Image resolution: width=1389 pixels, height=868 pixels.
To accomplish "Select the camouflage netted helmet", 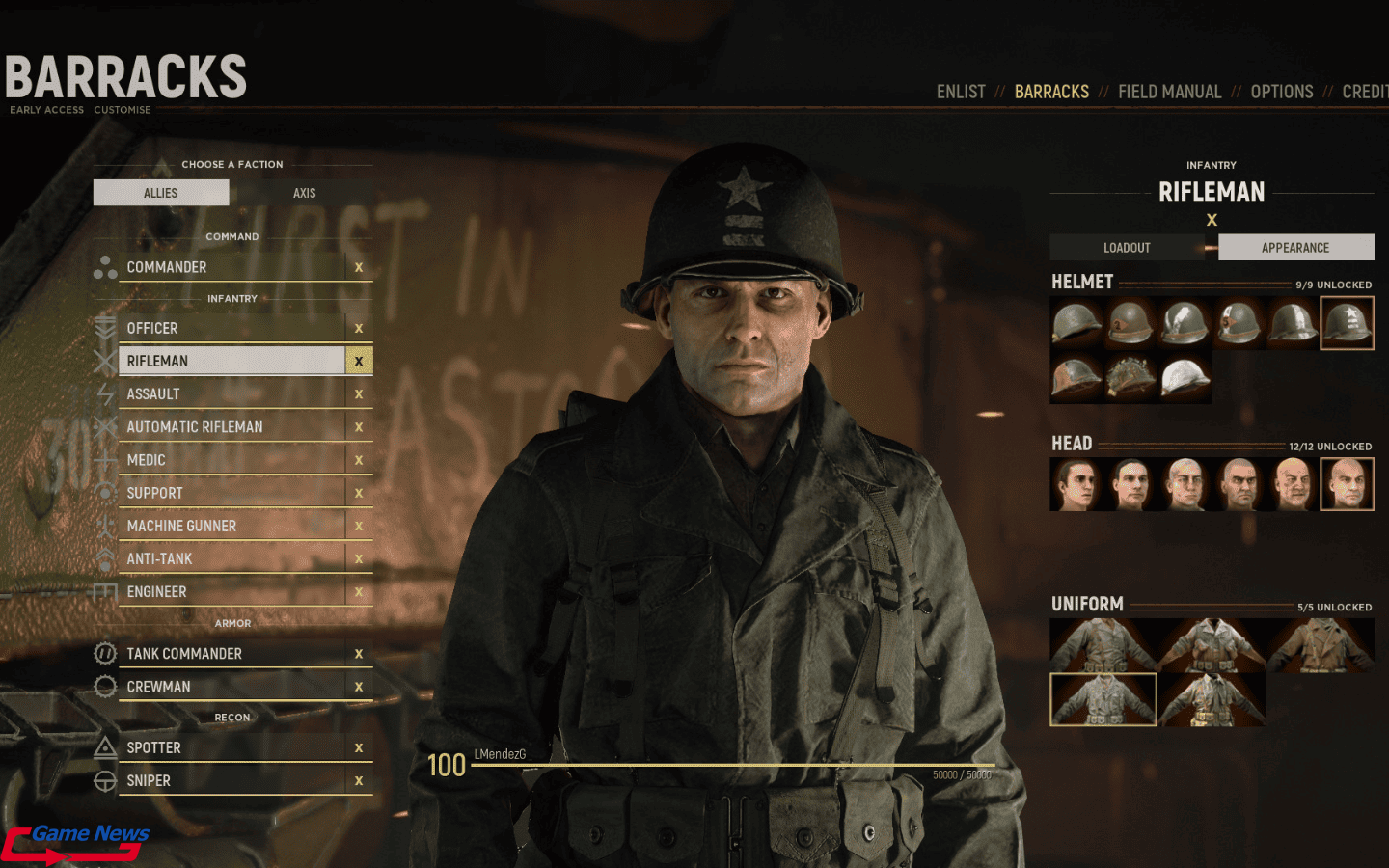I will pyautogui.click(x=1130, y=377).
